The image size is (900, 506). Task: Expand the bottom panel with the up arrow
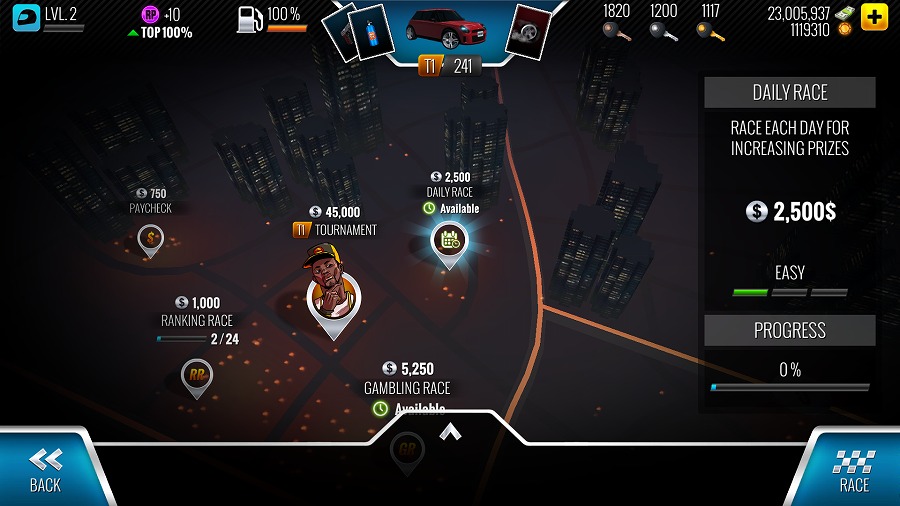(x=450, y=431)
